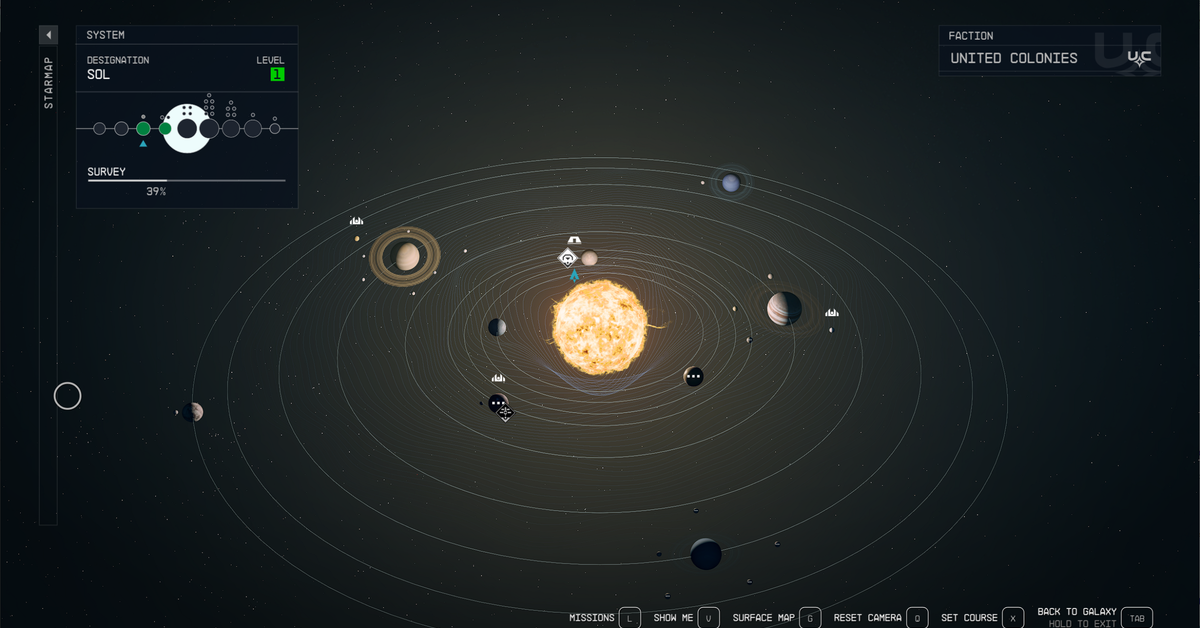This screenshot has width=1200, height=628.
Task: Open the Missions list
Action: tap(629, 618)
